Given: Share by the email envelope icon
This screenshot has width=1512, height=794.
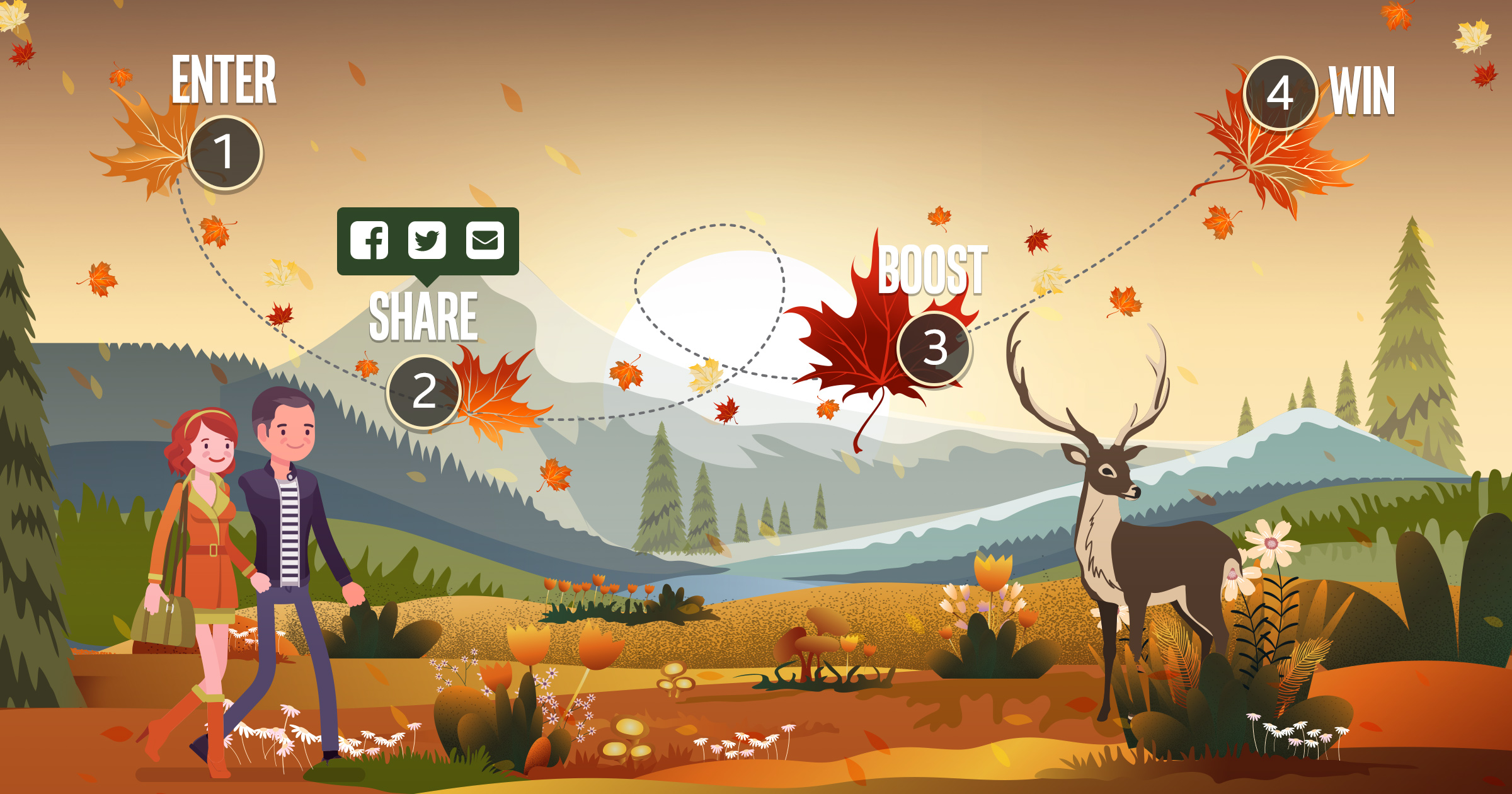Looking at the screenshot, I should pos(484,240).
